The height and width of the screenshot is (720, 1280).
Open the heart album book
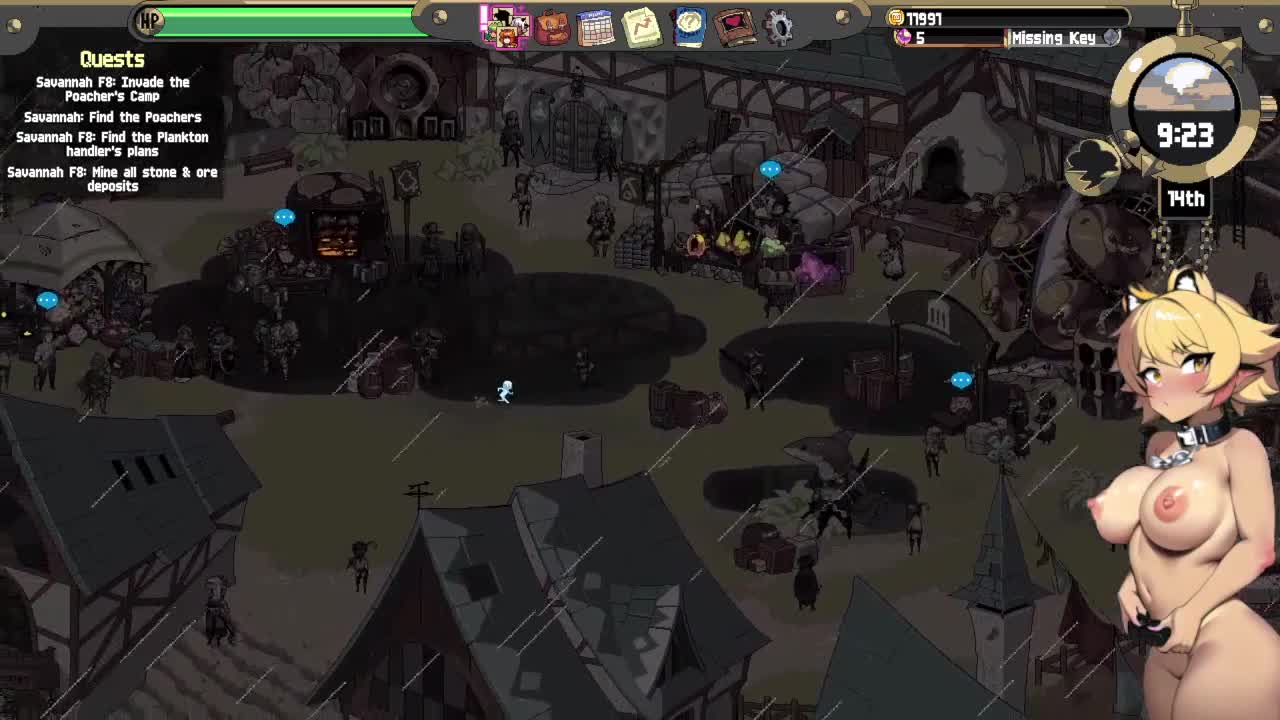point(735,27)
